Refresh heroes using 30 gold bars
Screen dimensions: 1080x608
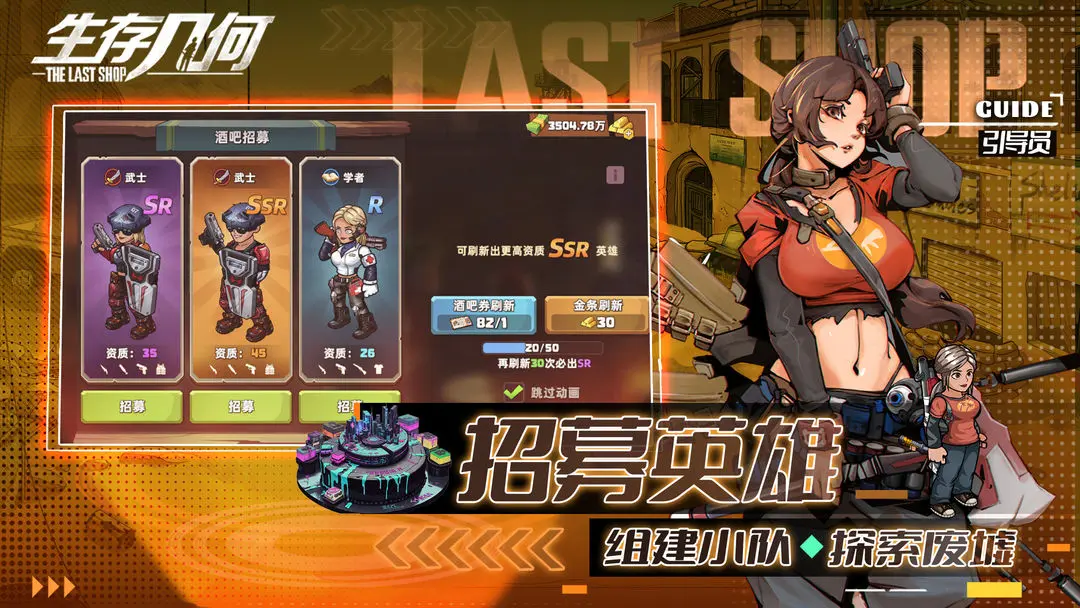(597, 314)
